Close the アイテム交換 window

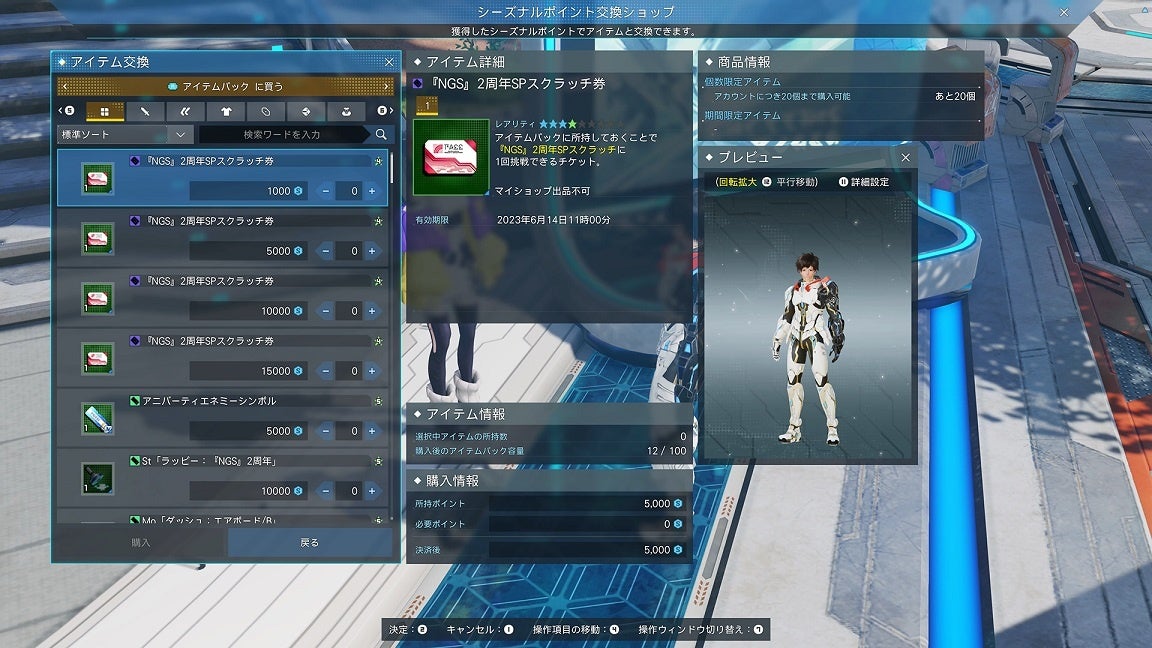[389, 62]
